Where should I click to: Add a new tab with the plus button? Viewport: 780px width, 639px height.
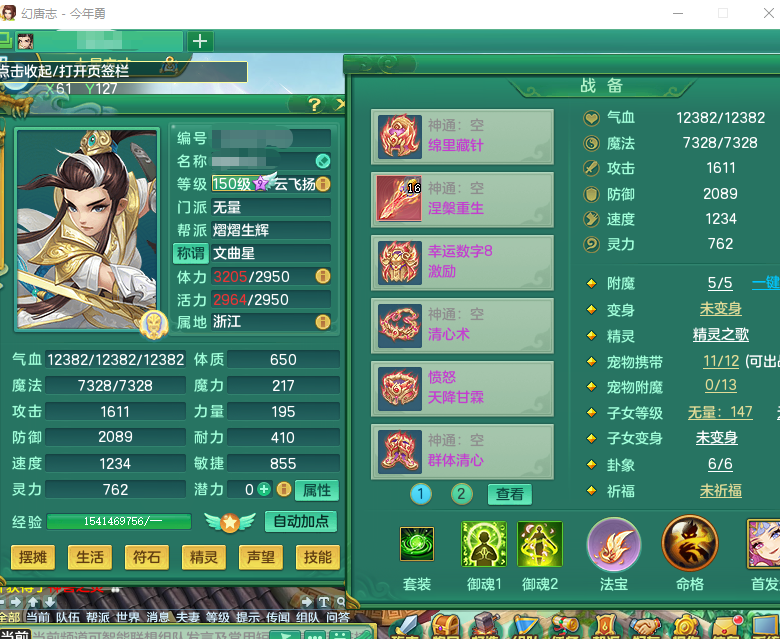pos(200,41)
